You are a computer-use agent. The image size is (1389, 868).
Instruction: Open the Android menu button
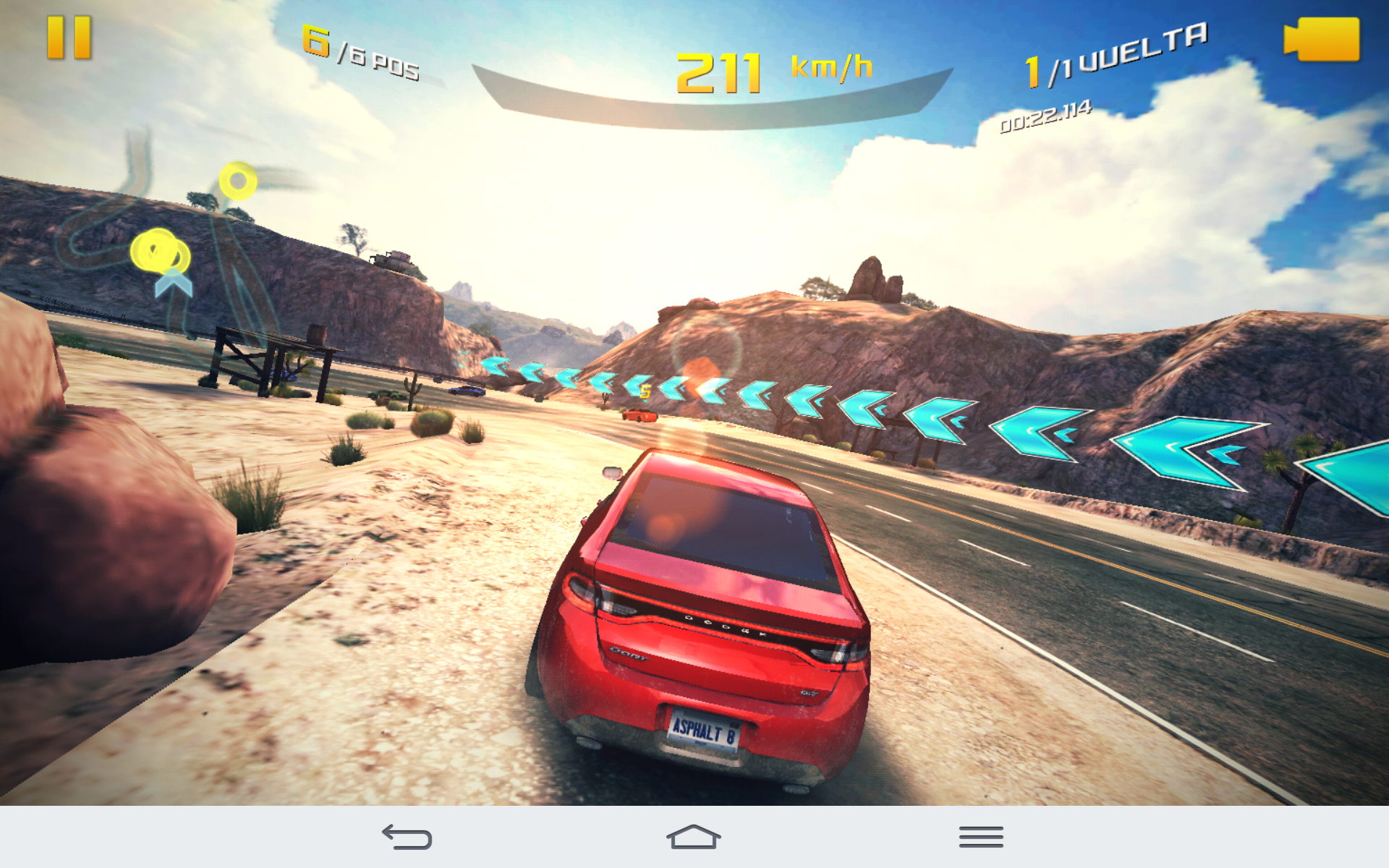point(981,837)
